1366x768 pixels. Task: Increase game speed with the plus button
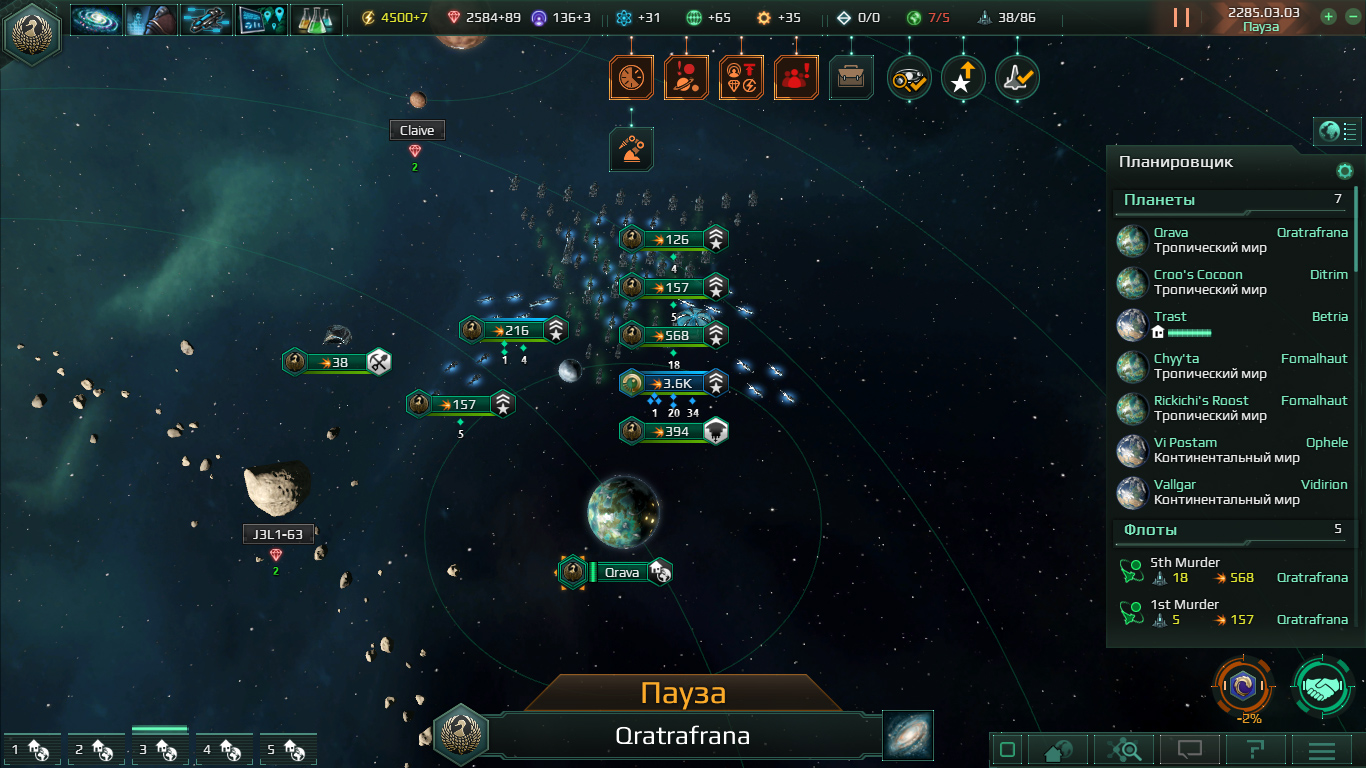pyautogui.click(x=1328, y=17)
